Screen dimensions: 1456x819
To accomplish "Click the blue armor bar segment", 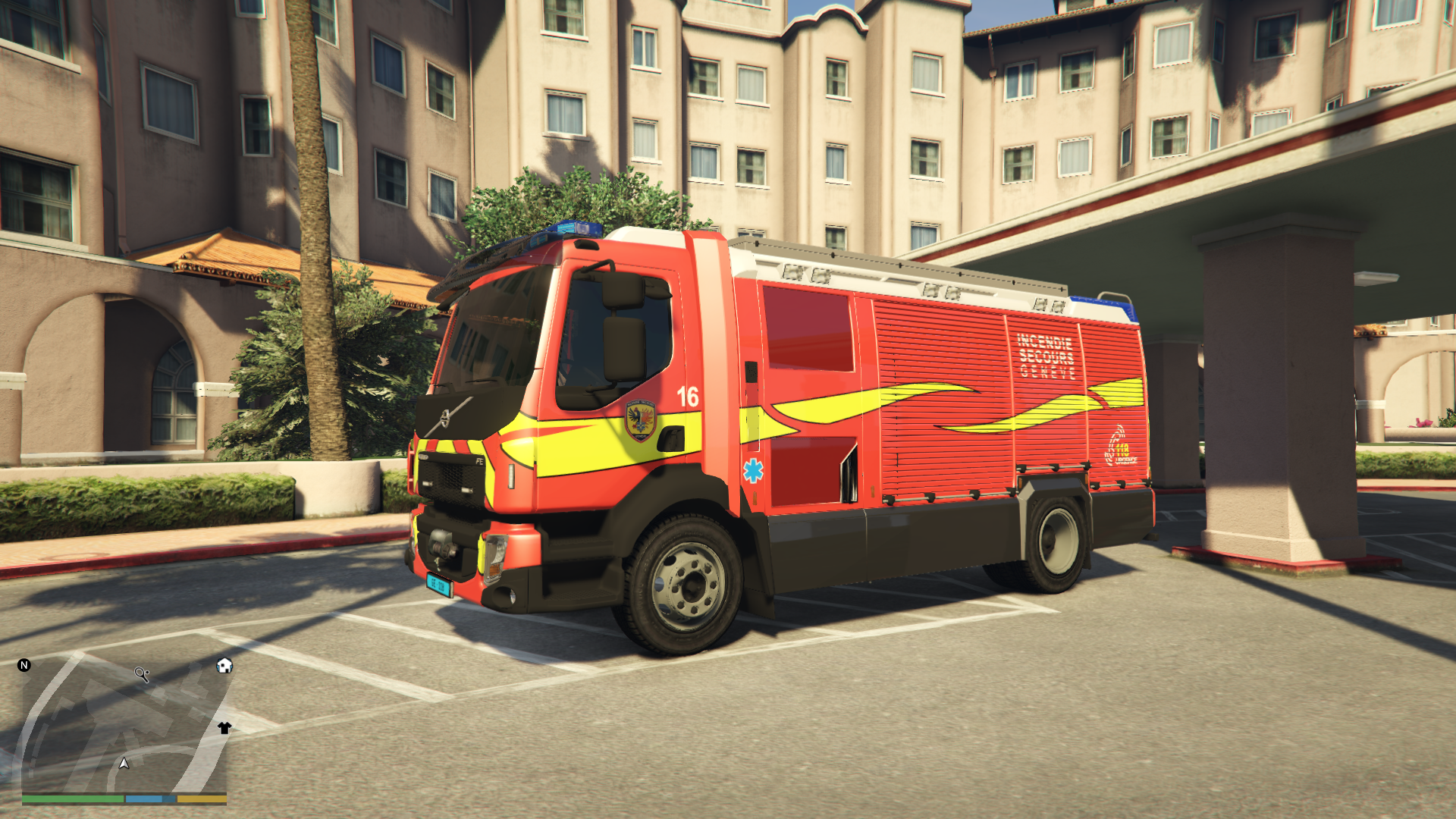I will click(x=143, y=799).
